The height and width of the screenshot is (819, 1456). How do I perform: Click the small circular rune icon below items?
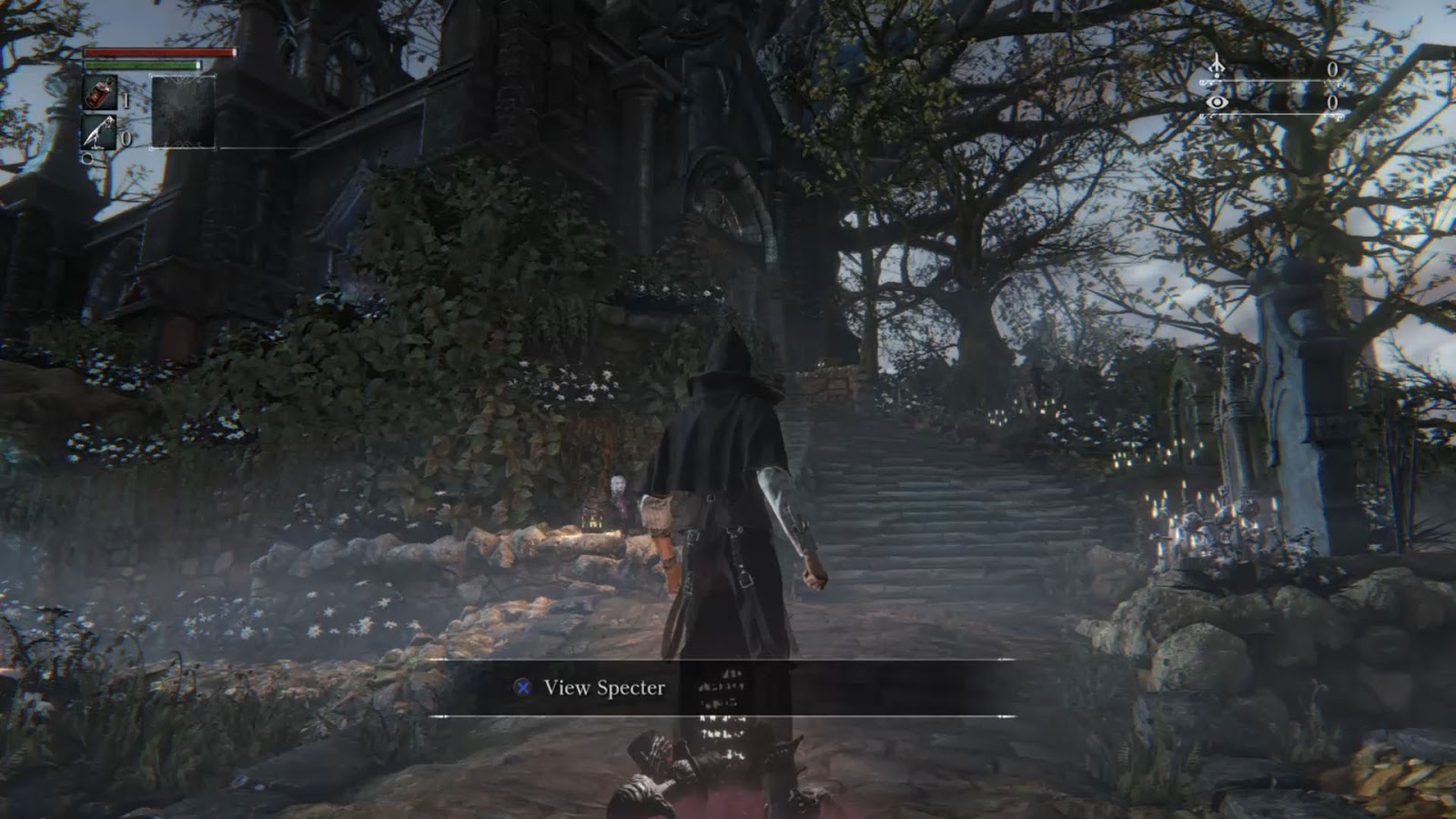[87, 157]
